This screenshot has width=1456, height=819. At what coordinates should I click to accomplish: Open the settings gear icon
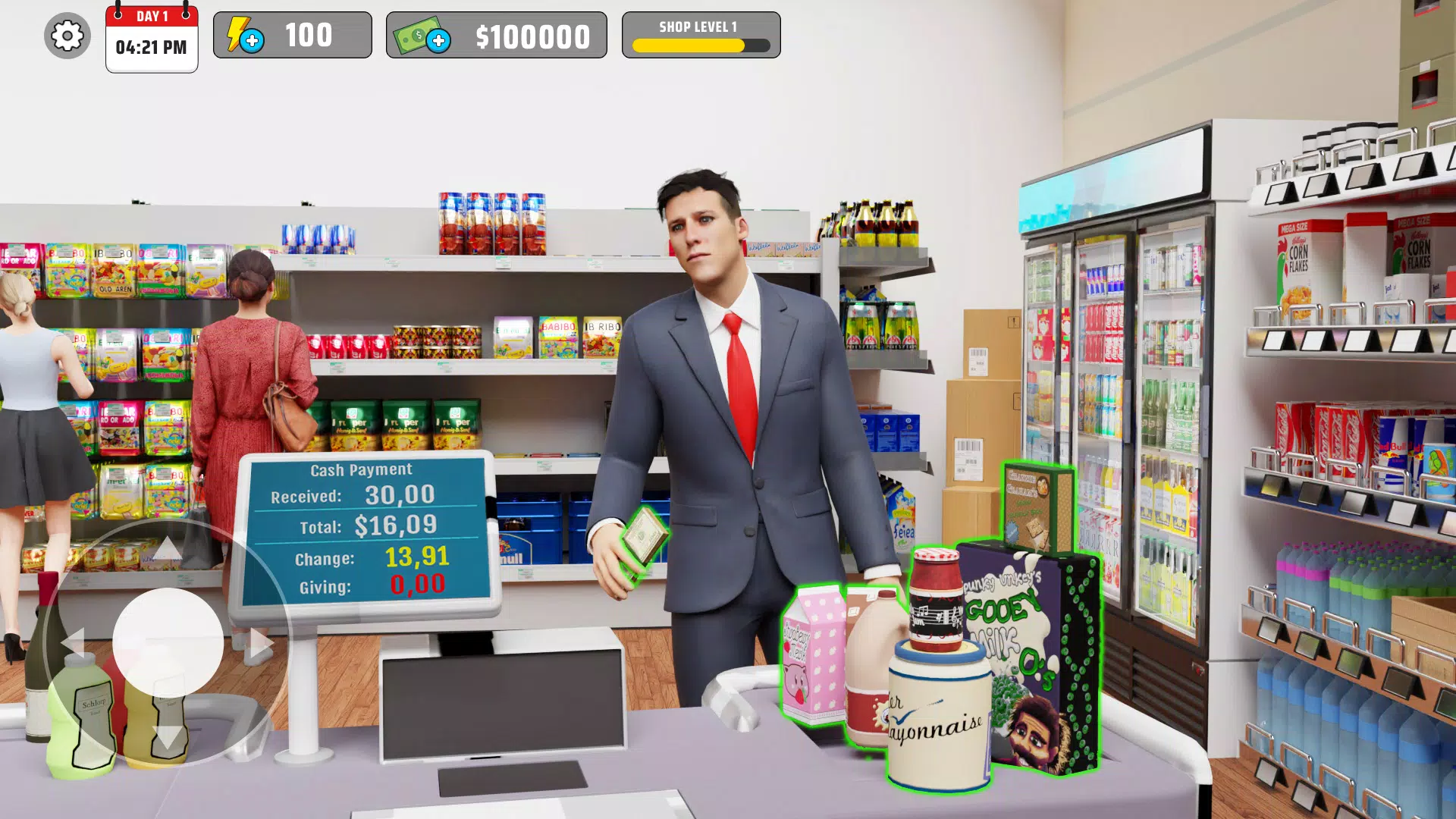pyautogui.click(x=67, y=35)
